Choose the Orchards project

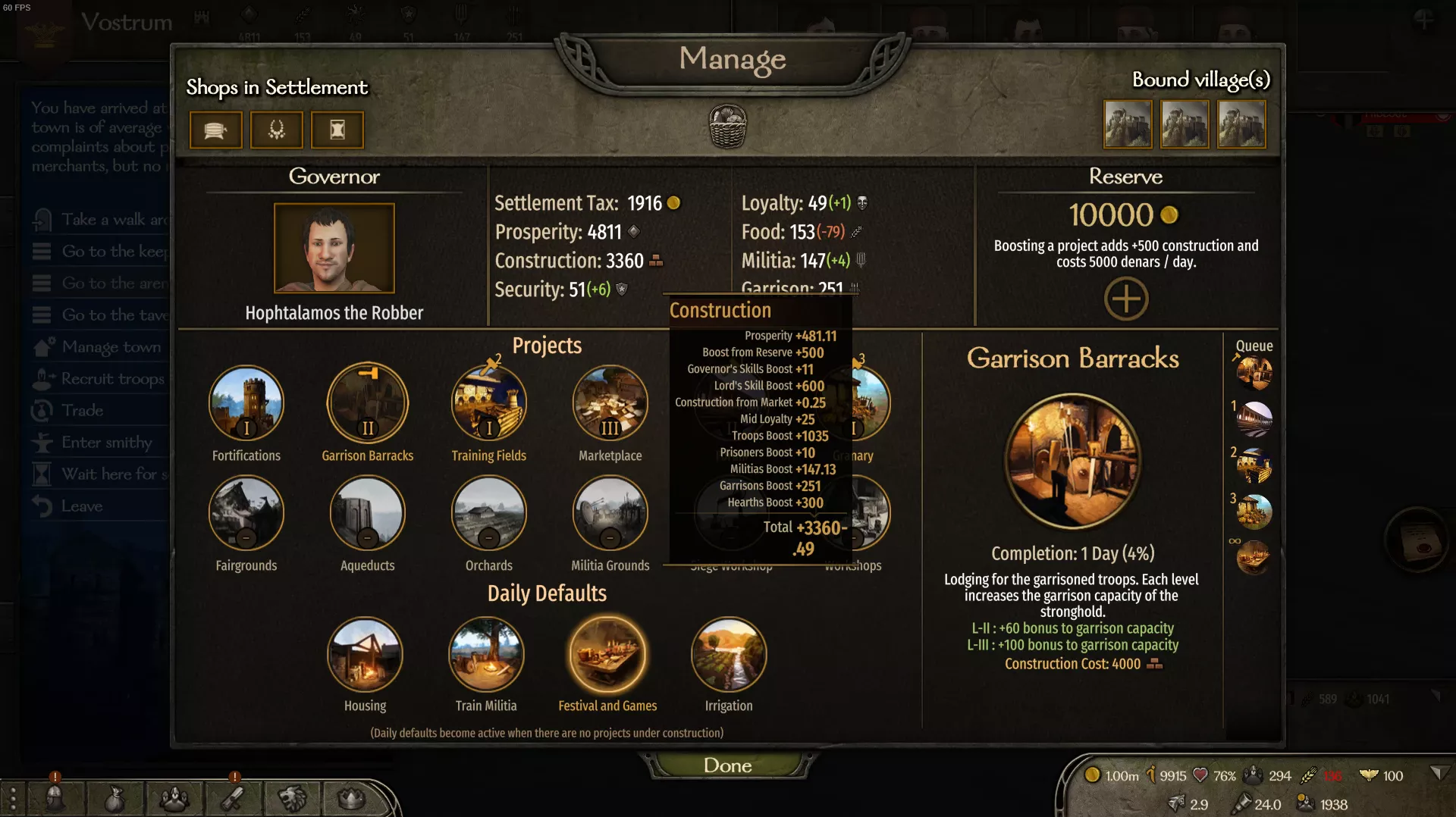pos(489,513)
